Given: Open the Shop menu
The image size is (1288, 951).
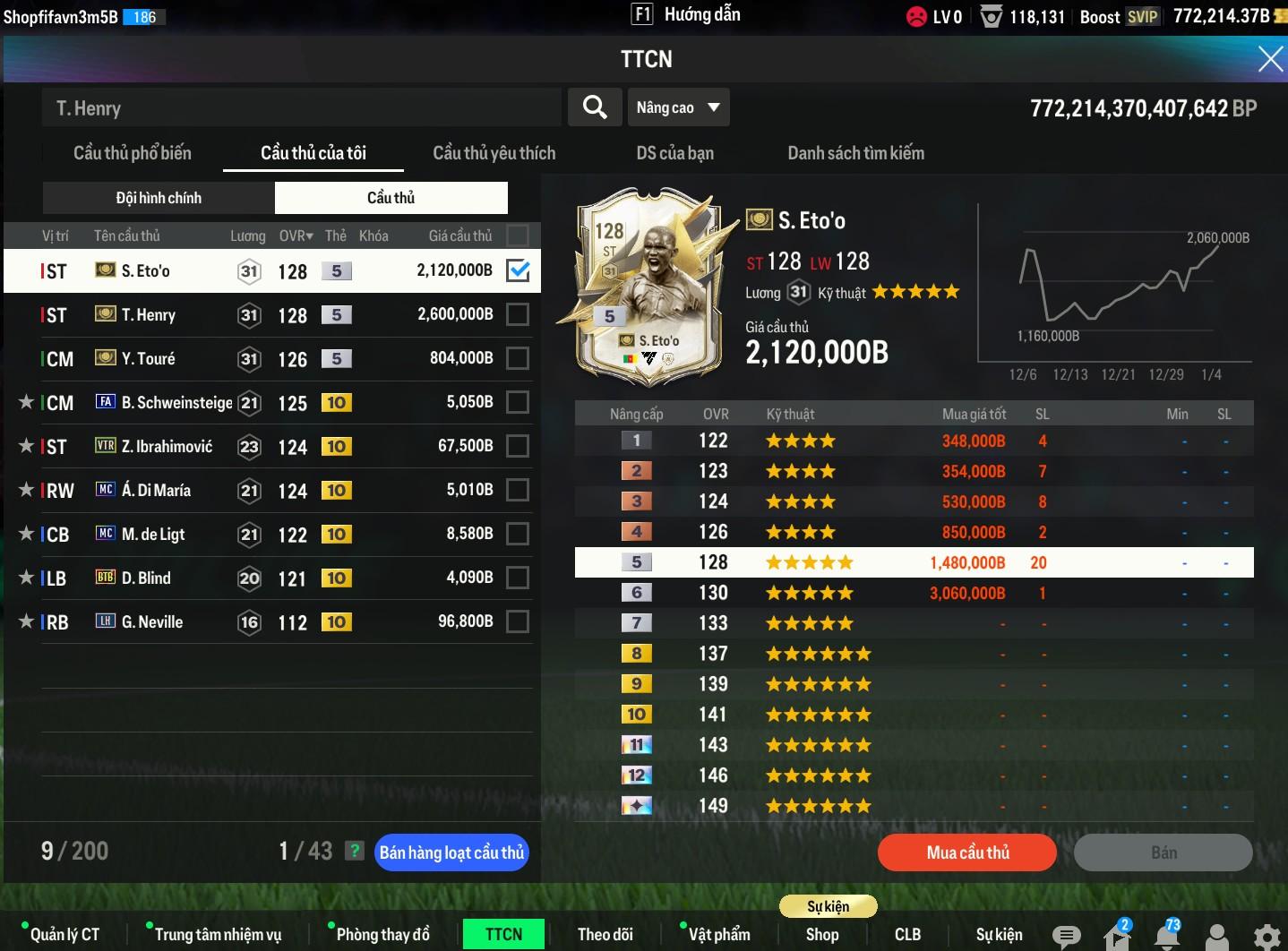Looking at the screenshot, I should tap(821, 935).
